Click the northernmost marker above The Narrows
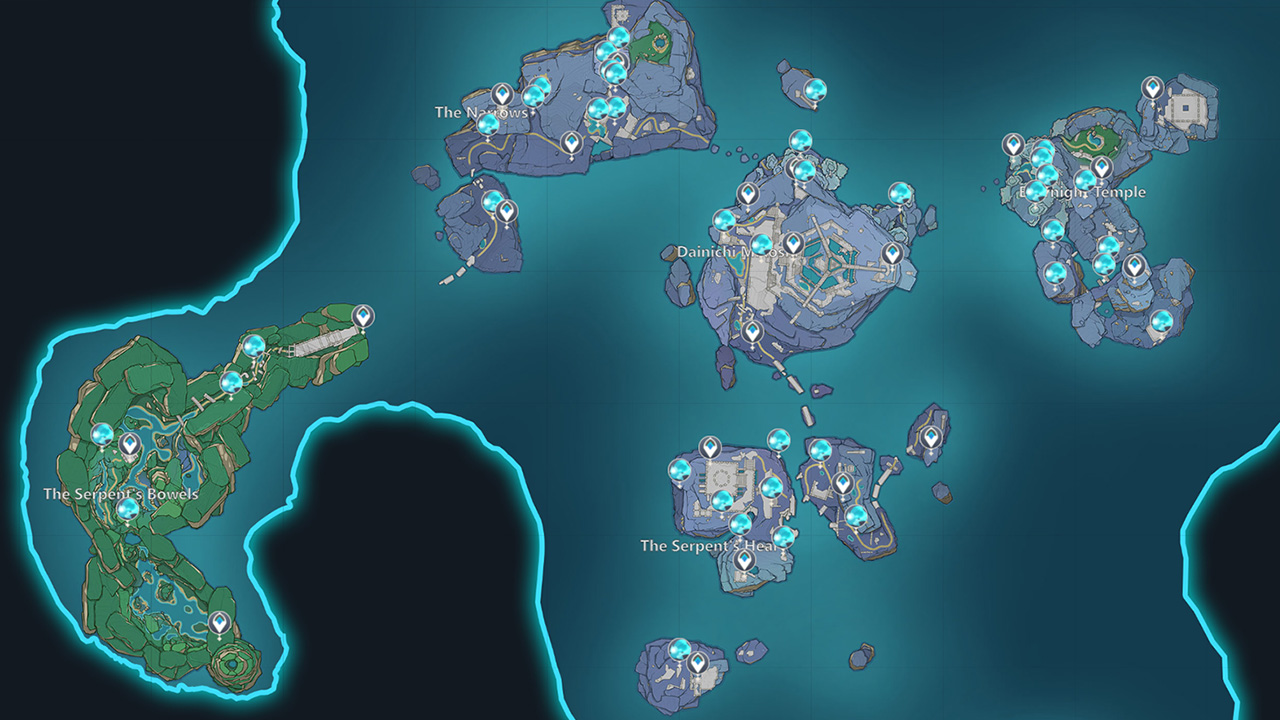 616,36
